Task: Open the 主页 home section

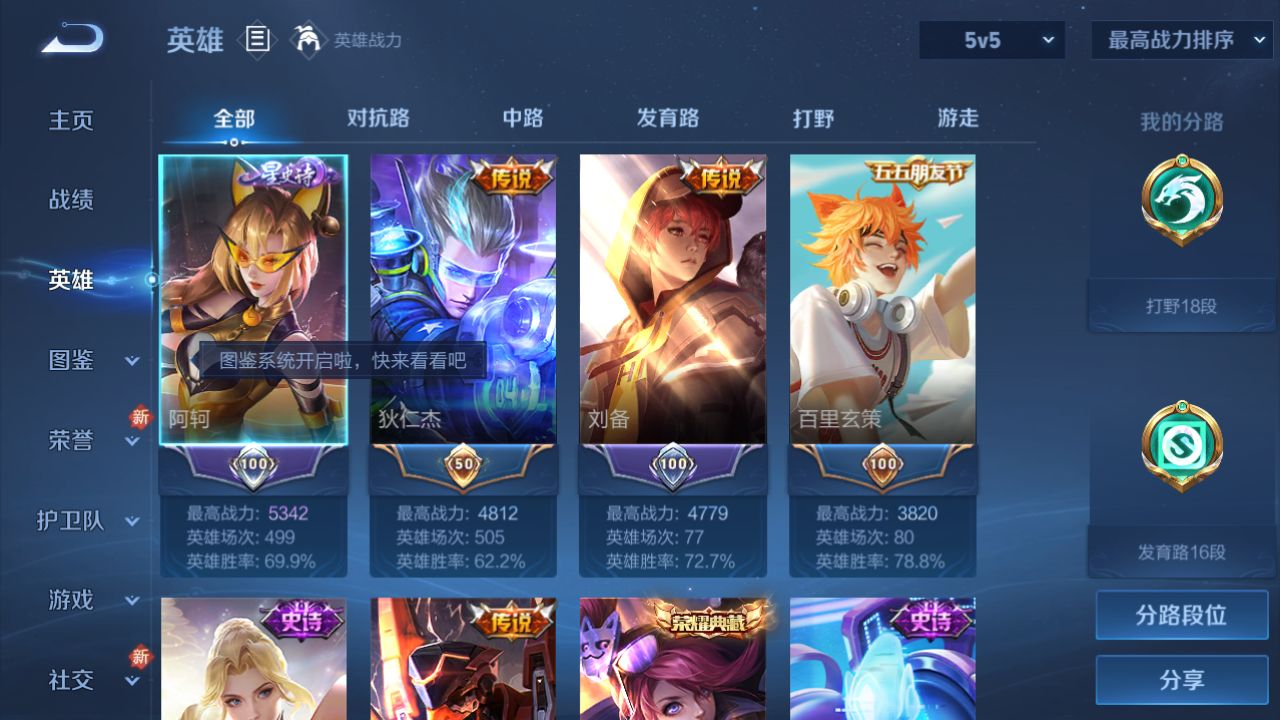Action: click(71, 120)
